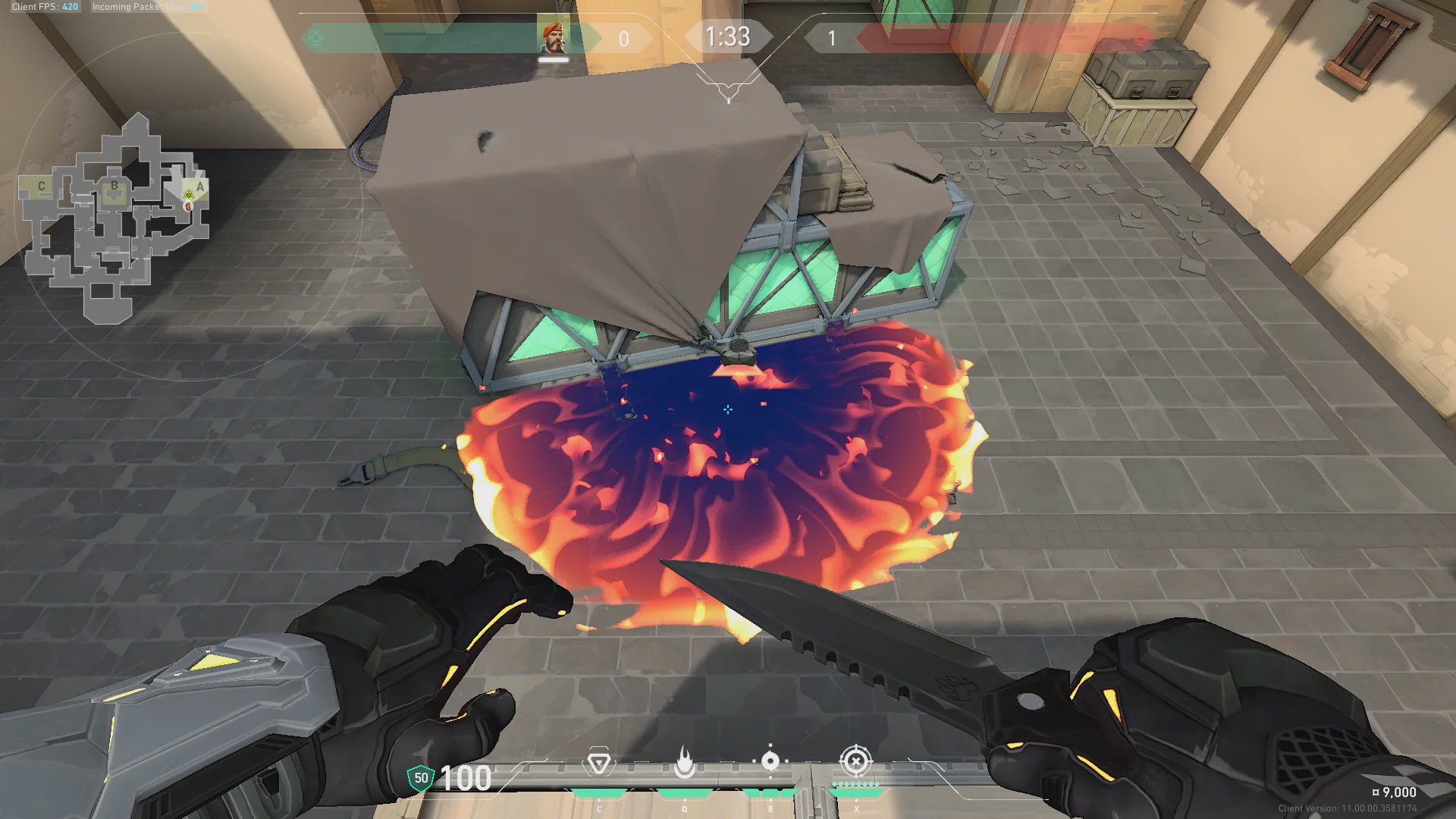Click the armor shield icon showing 50
This screenshot has width=1456, height=819.
point(421,778)
